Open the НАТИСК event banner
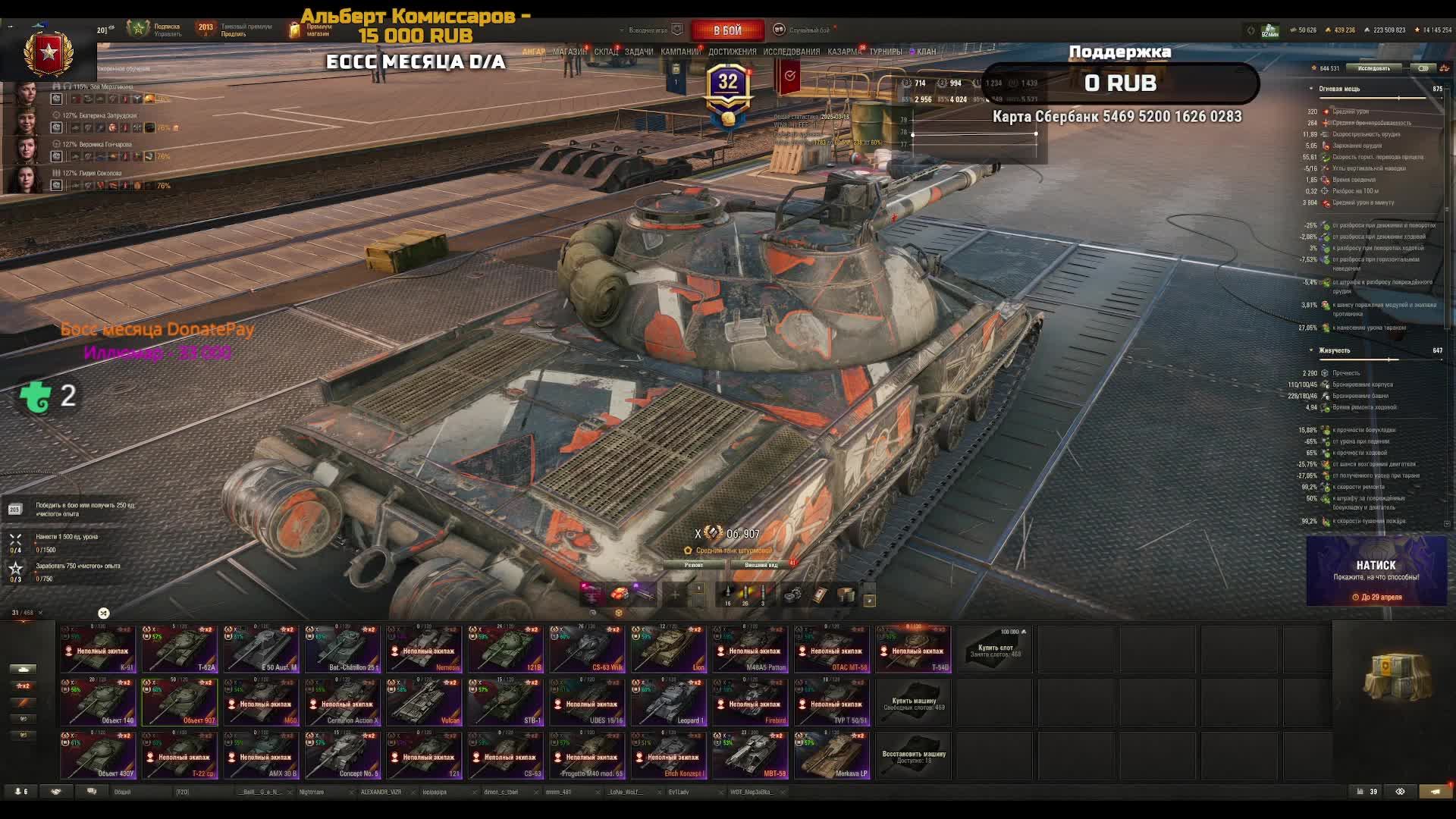 [x=1376, y=571]
